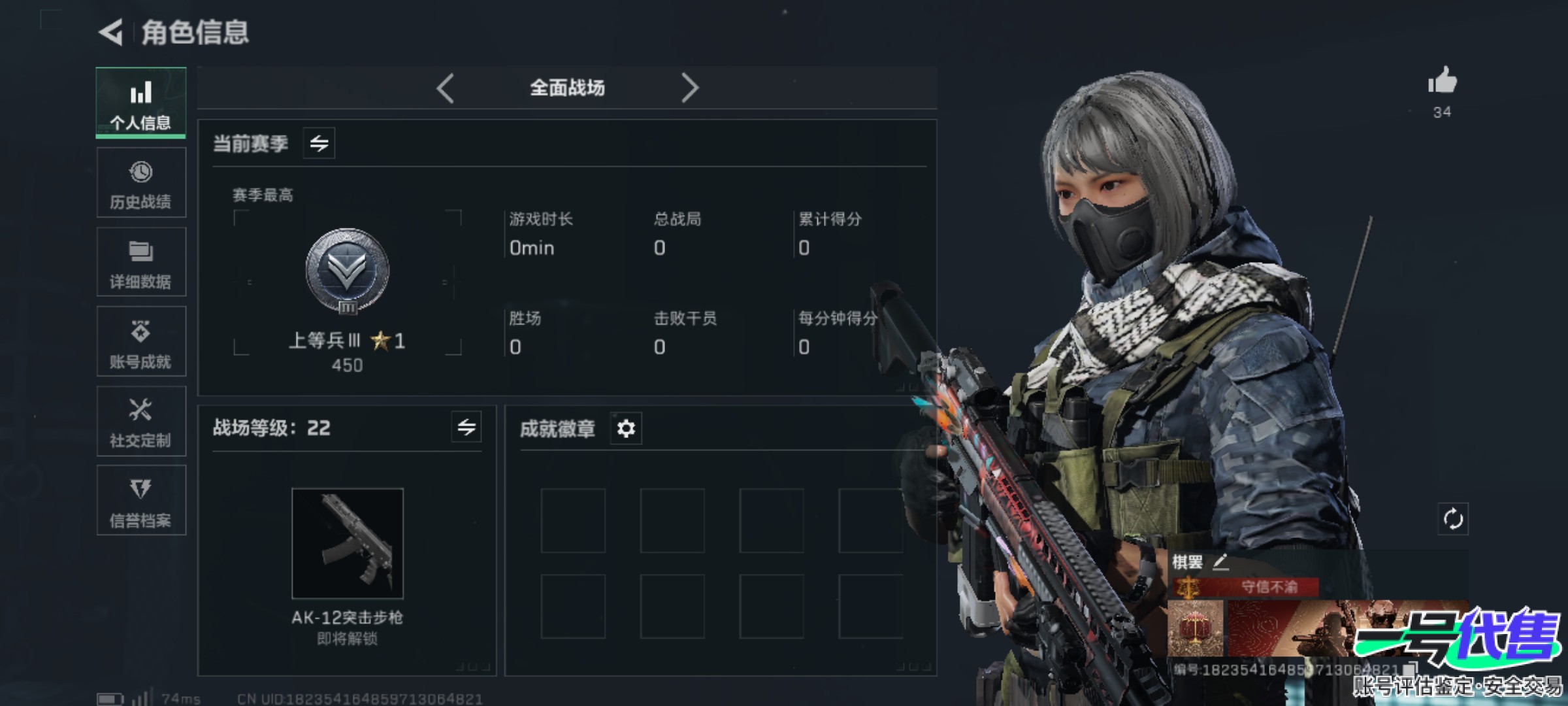
Task: Select the AK-12突击步枪 weapon thumbnail
Action: tap(347, 543)
